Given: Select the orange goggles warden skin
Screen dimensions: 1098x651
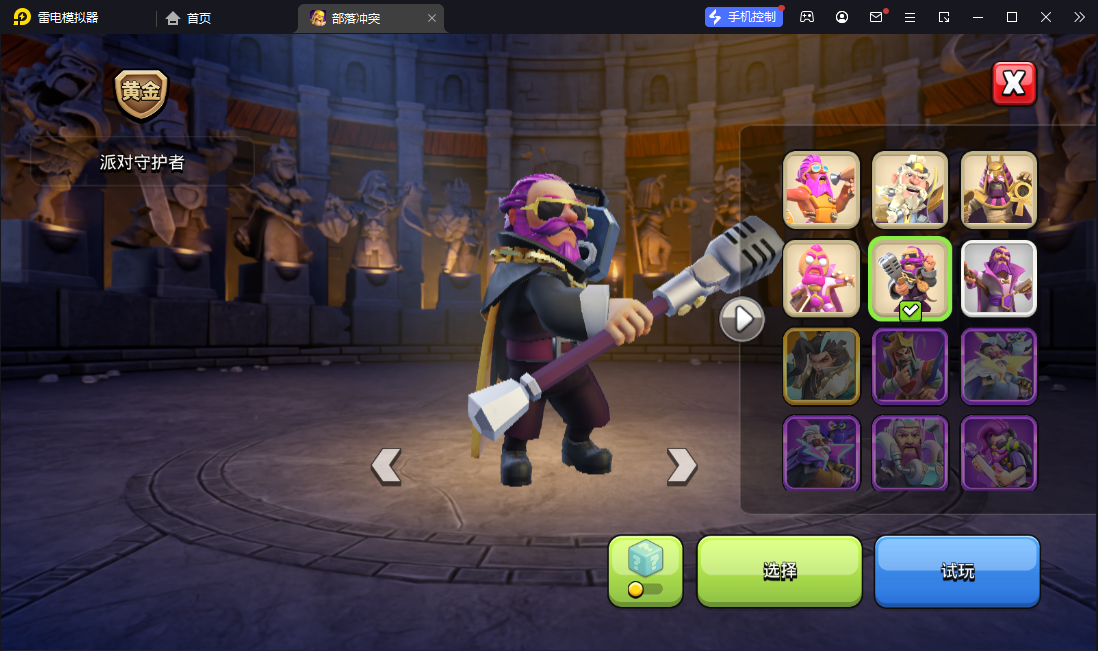Looking at the screenshot, I should (x=821, y=189).
